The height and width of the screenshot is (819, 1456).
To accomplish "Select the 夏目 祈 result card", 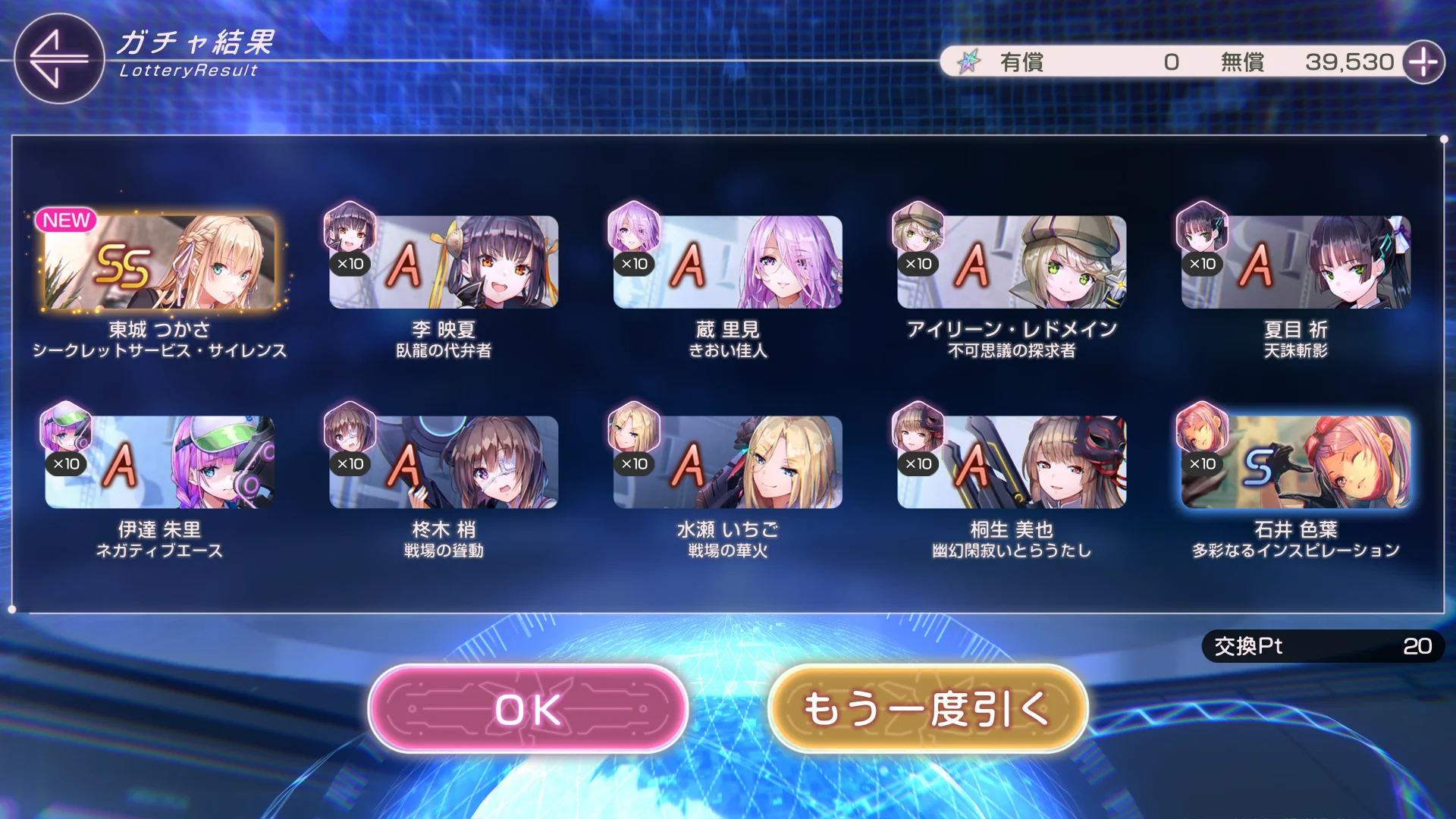I will pyautogui.click(x=1295, y=262).
